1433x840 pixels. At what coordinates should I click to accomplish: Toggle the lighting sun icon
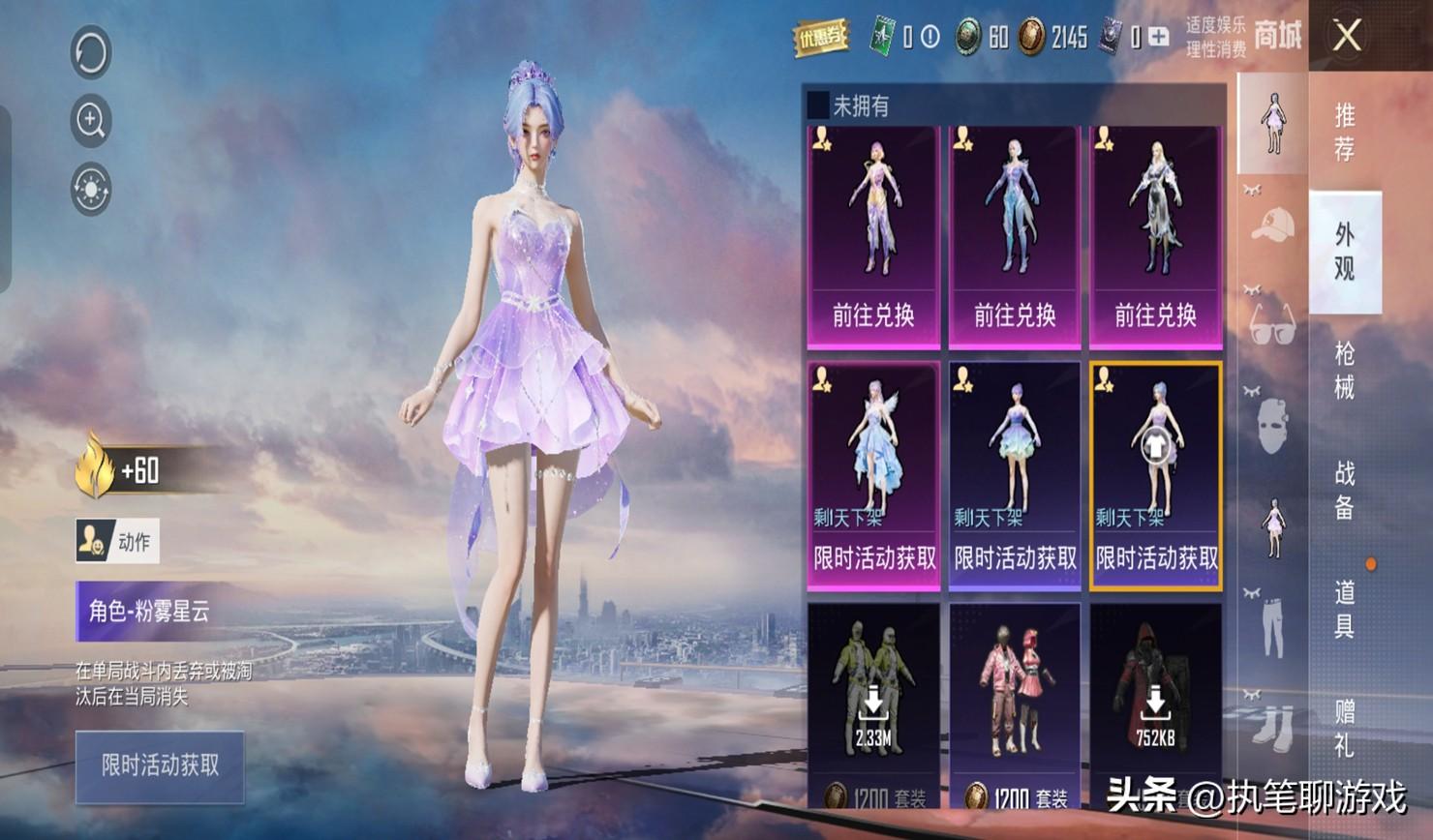[x=91, y=190]
